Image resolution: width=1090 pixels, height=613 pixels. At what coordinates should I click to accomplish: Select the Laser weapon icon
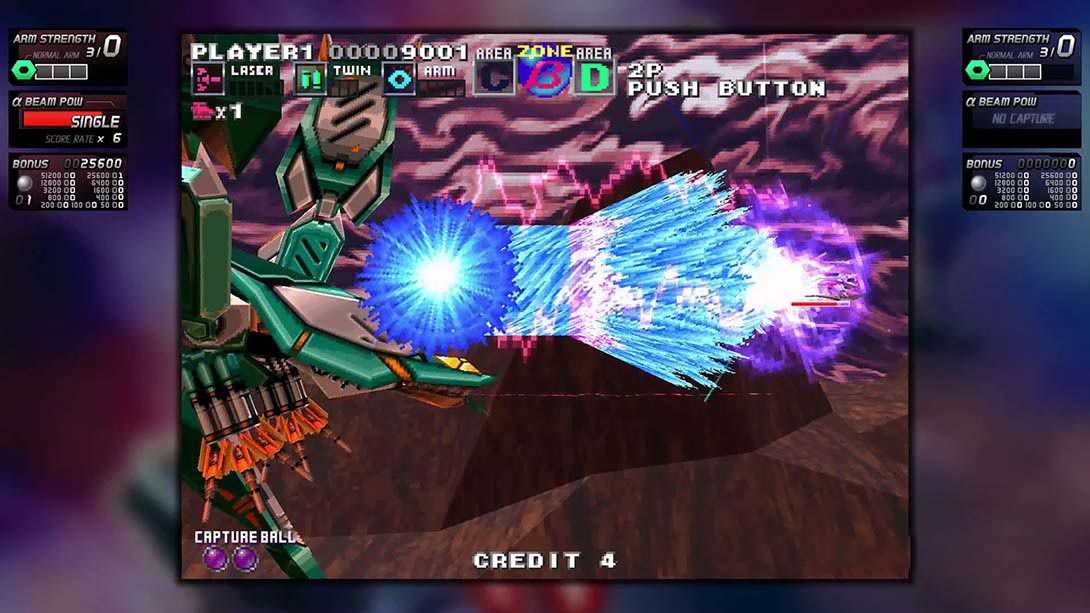(208, 79)
